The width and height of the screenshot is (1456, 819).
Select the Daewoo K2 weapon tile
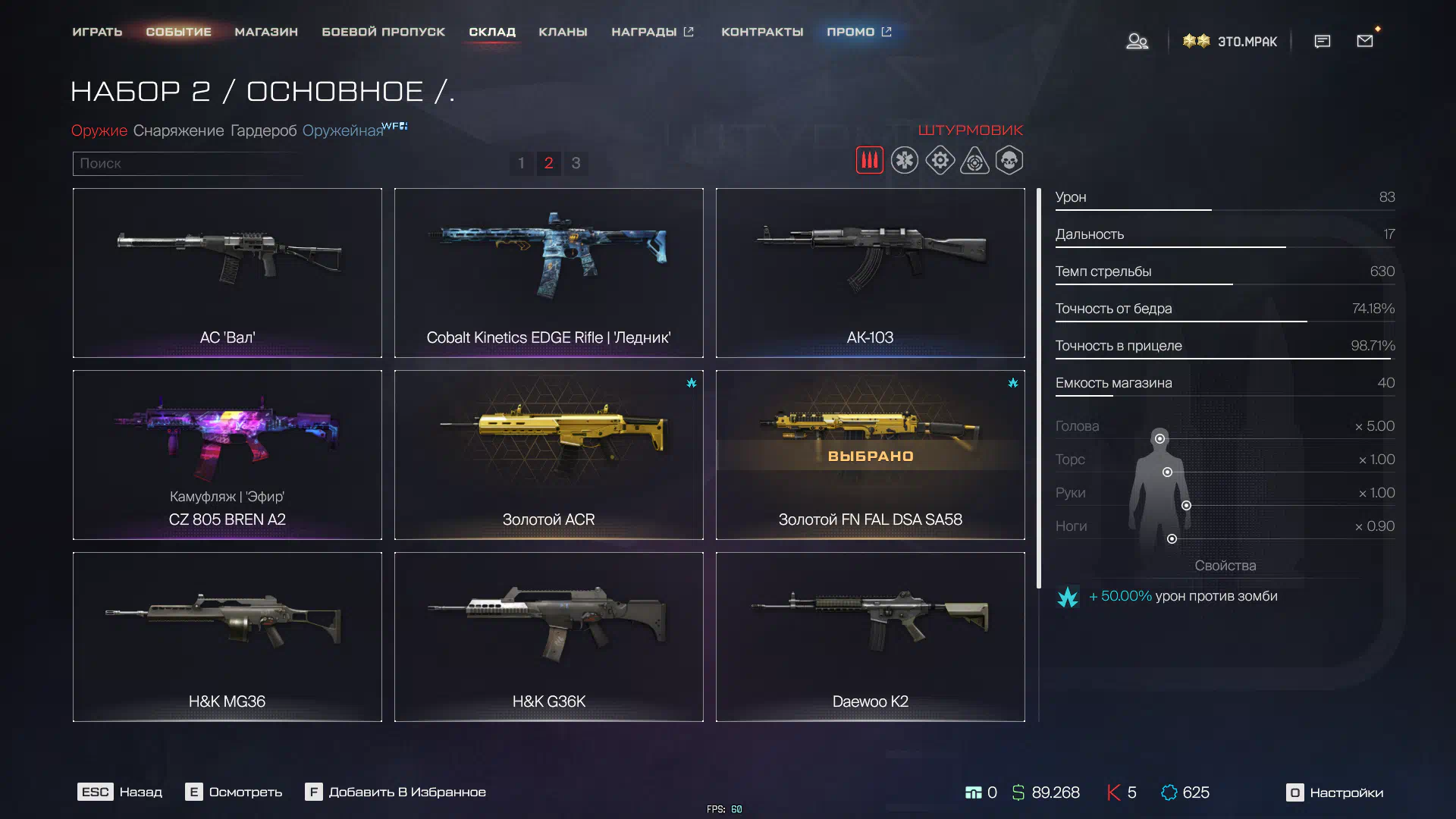tap(870, 637)
